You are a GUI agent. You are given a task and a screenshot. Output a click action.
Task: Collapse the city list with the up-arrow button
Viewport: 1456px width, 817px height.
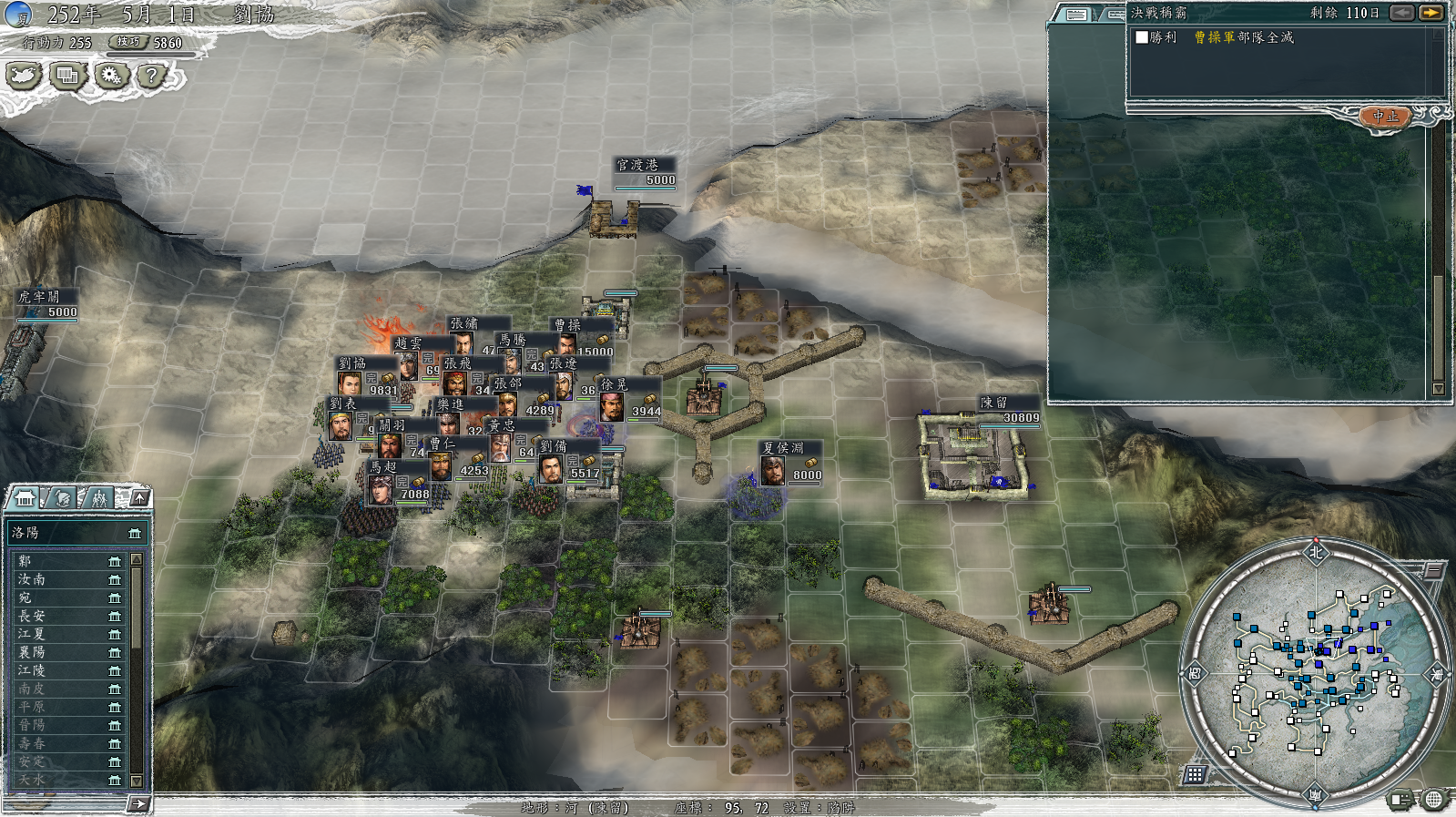139,497
